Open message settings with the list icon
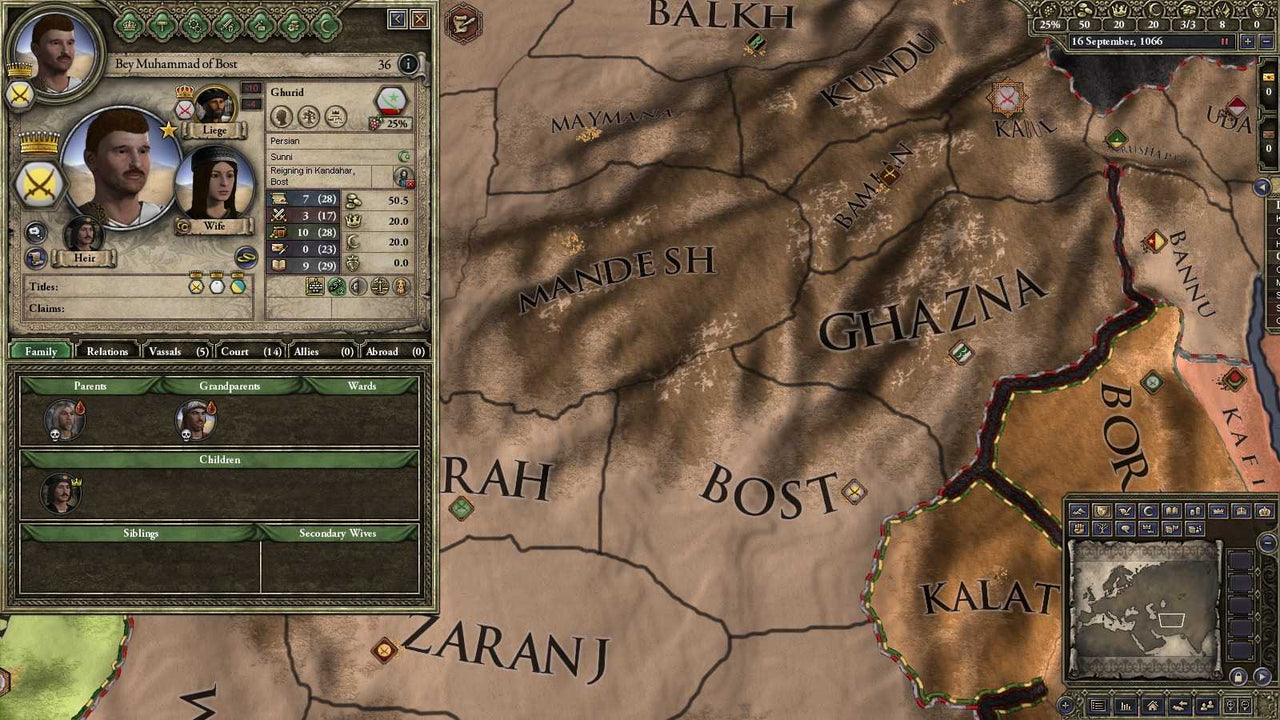This screenshot has height=720, width=1280. [1098, 705]
